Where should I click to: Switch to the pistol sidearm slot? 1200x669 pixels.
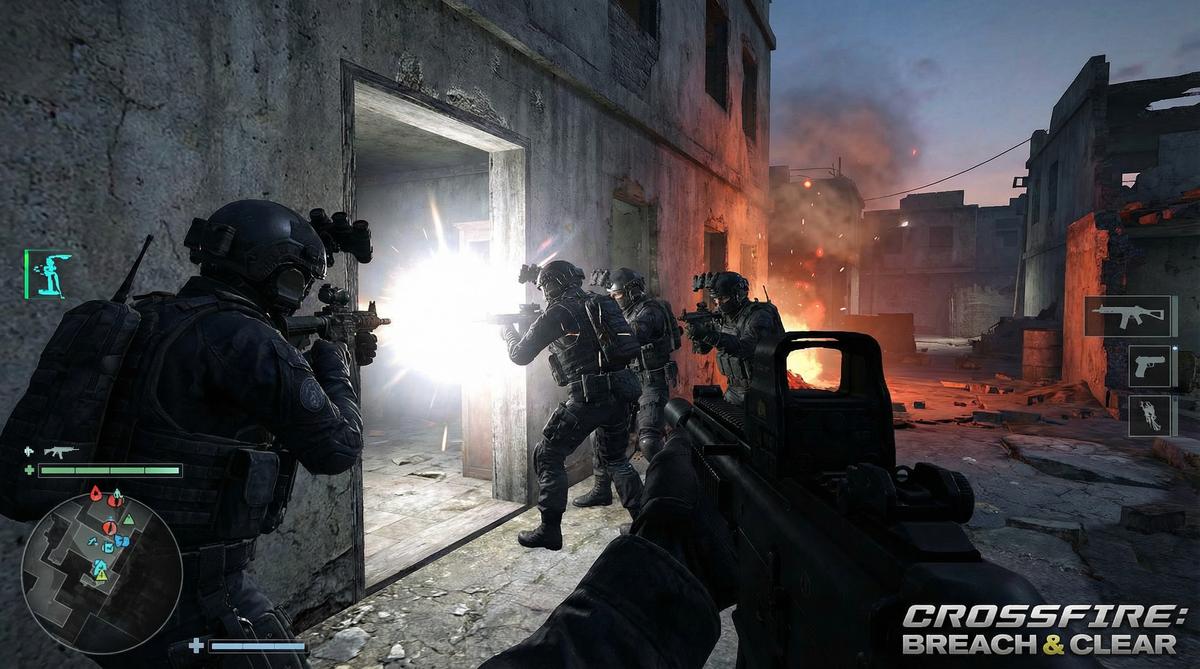coord(1149,366)
